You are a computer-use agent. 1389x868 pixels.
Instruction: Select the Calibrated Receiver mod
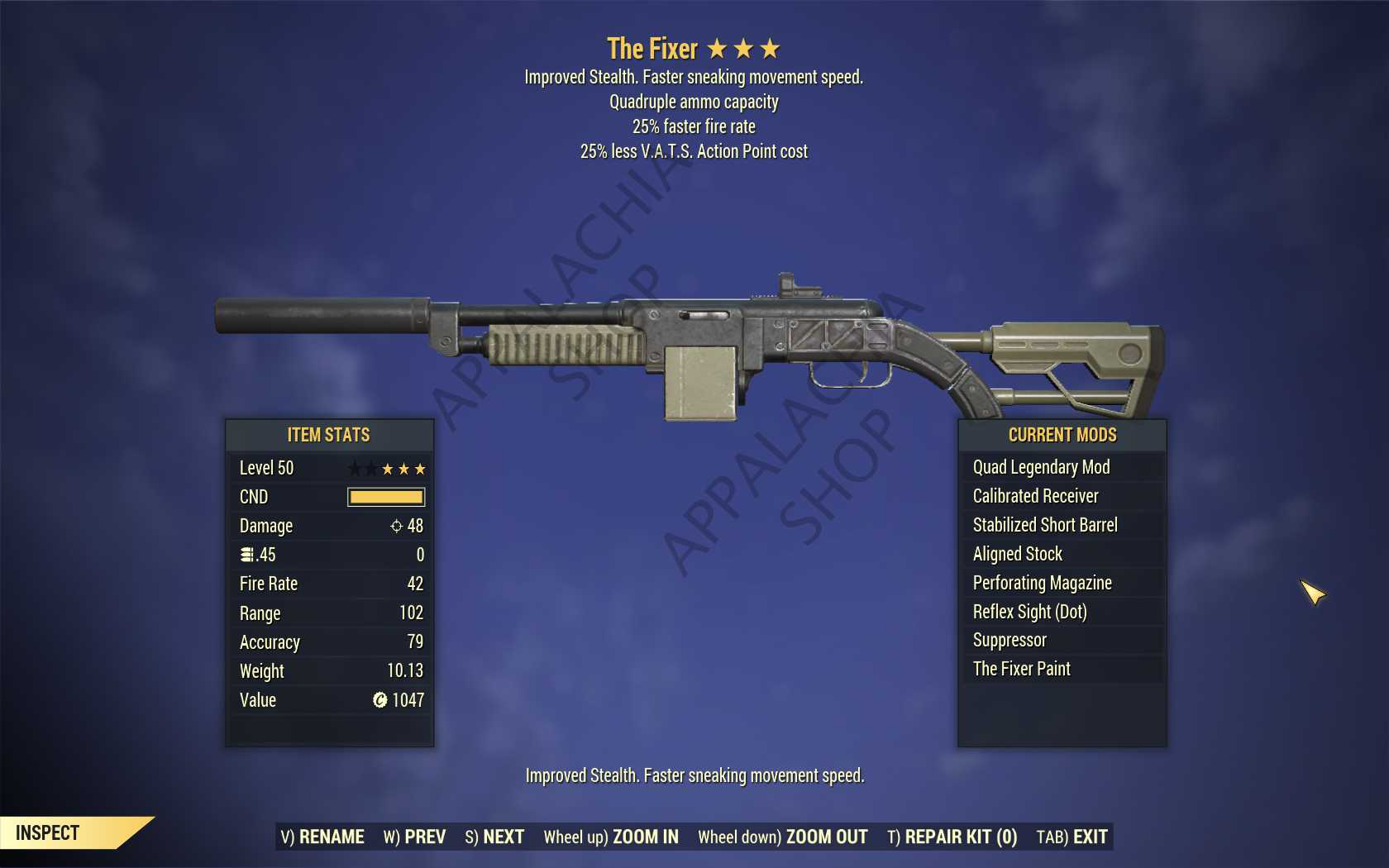1035,496
